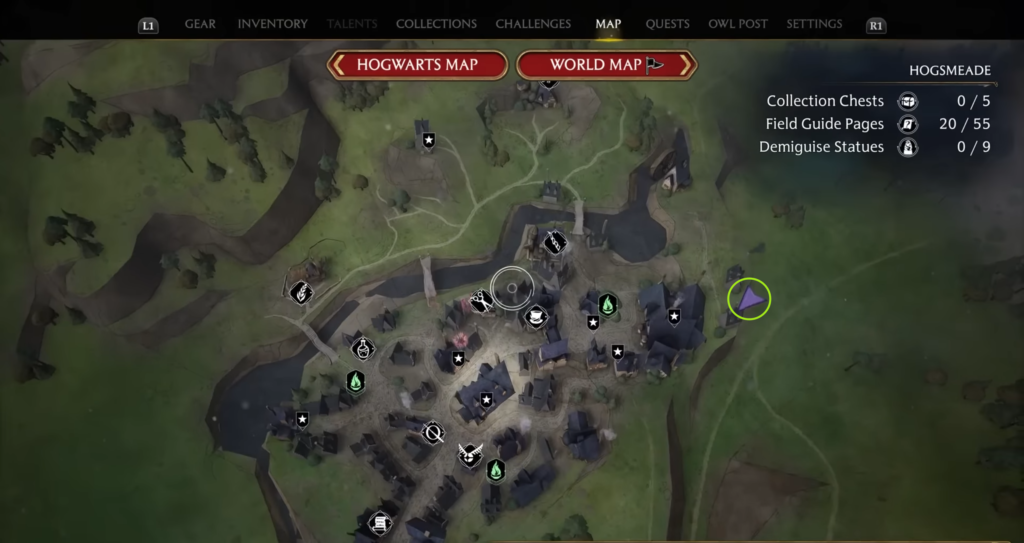Open the Quests tab
The image size is (1024, 543).
coord(666,24)
